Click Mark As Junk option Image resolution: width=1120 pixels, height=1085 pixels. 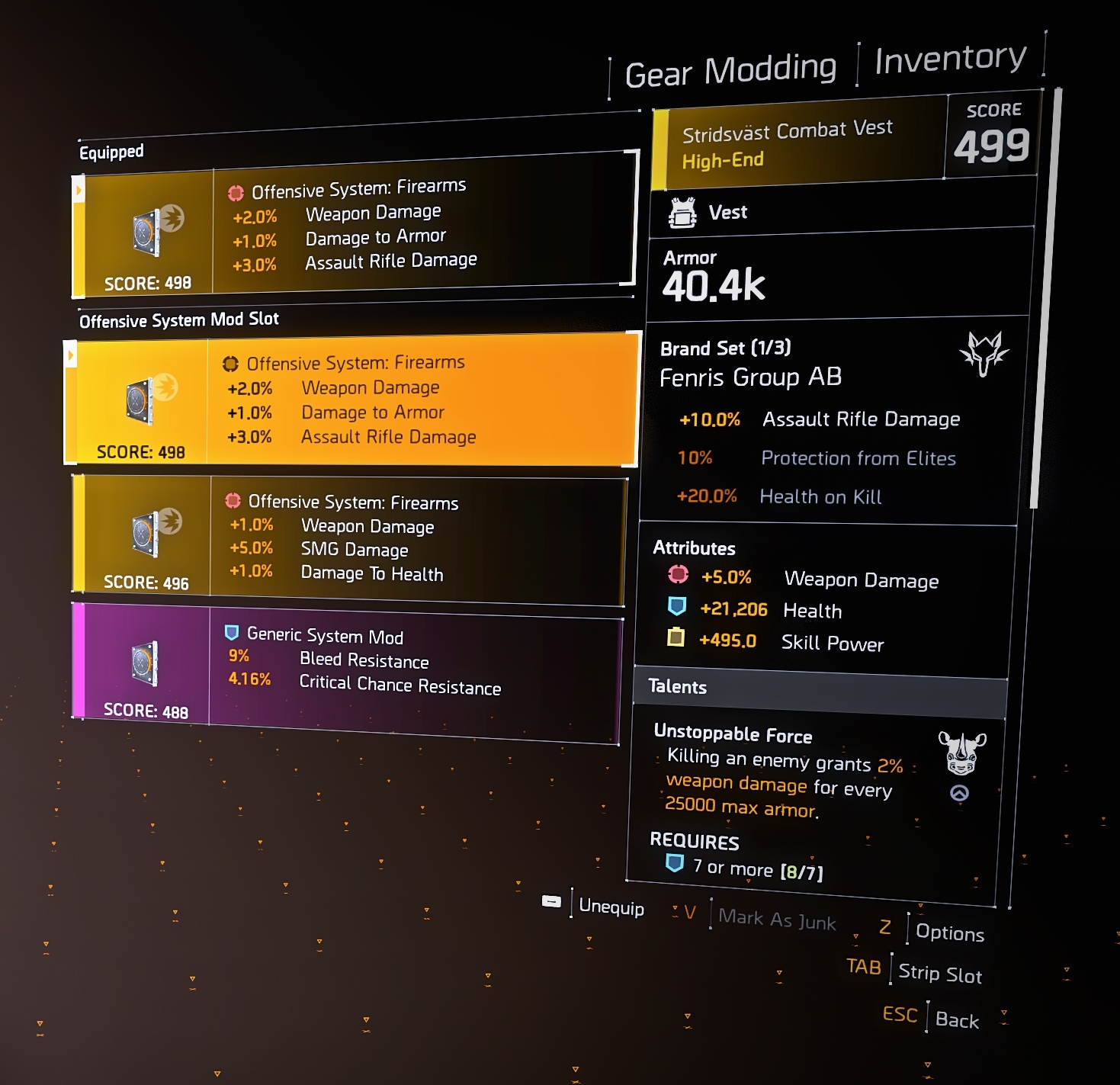coord(776,920)
